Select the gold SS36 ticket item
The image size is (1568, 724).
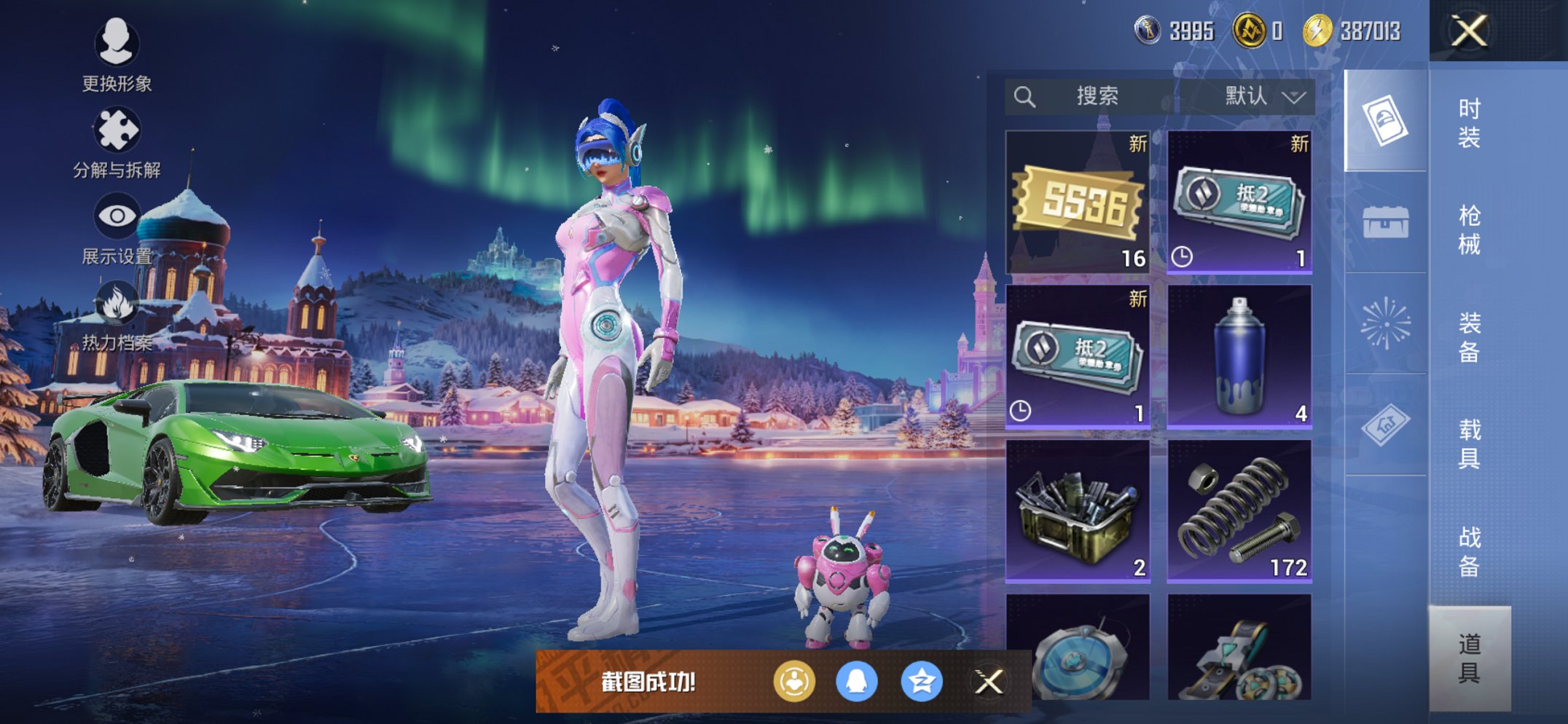(1078, 202)
